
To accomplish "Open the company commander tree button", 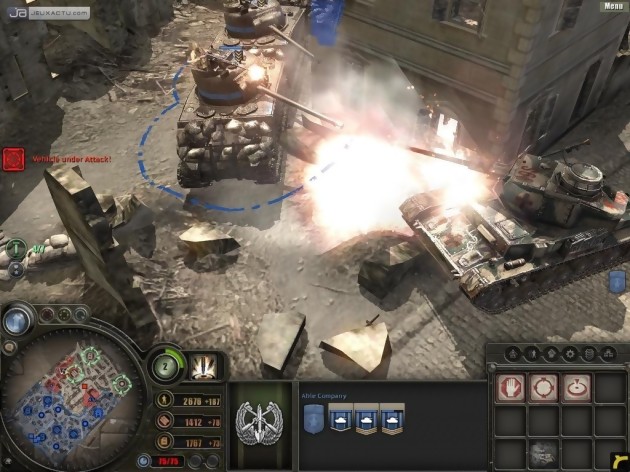I will (x=200, y=367).
